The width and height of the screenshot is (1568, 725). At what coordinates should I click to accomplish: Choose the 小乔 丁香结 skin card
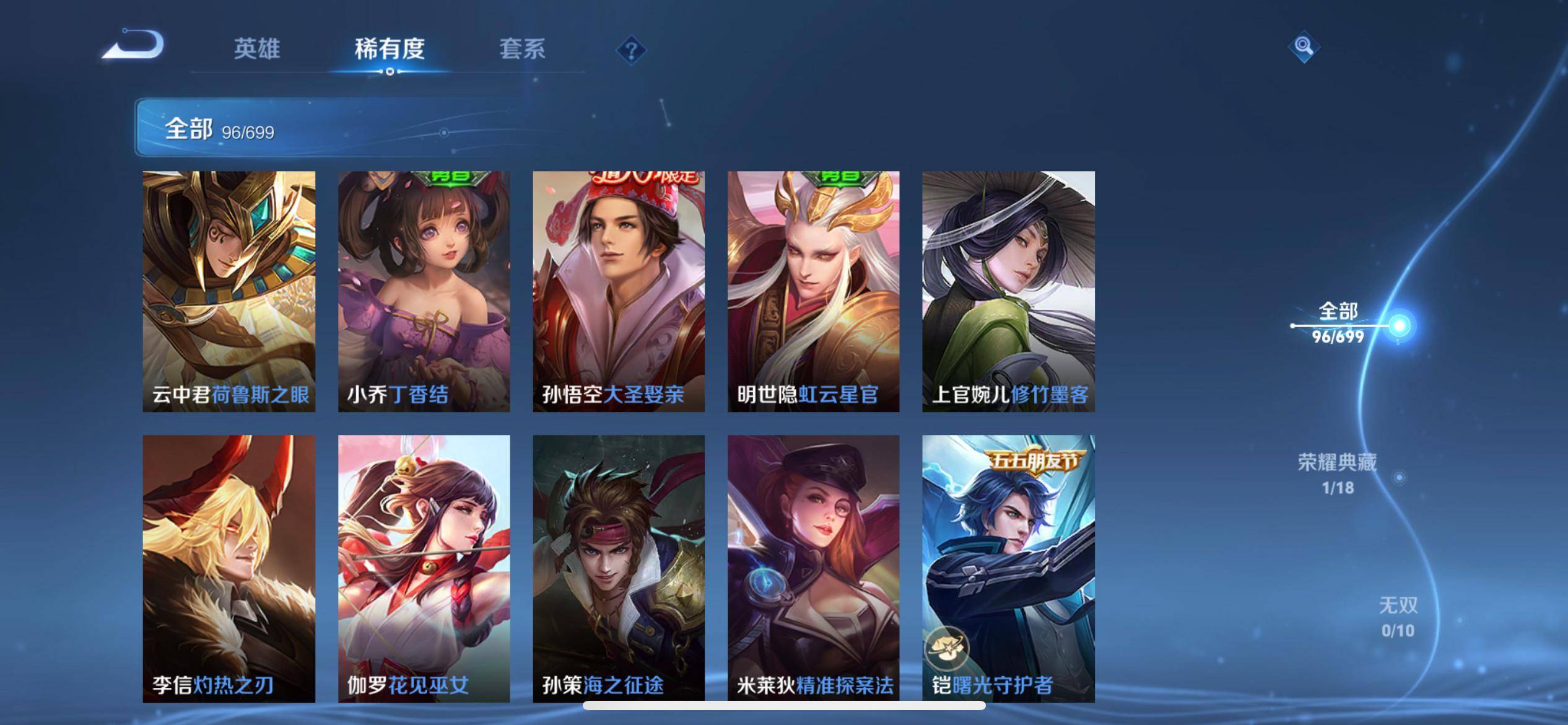(424, 291)
